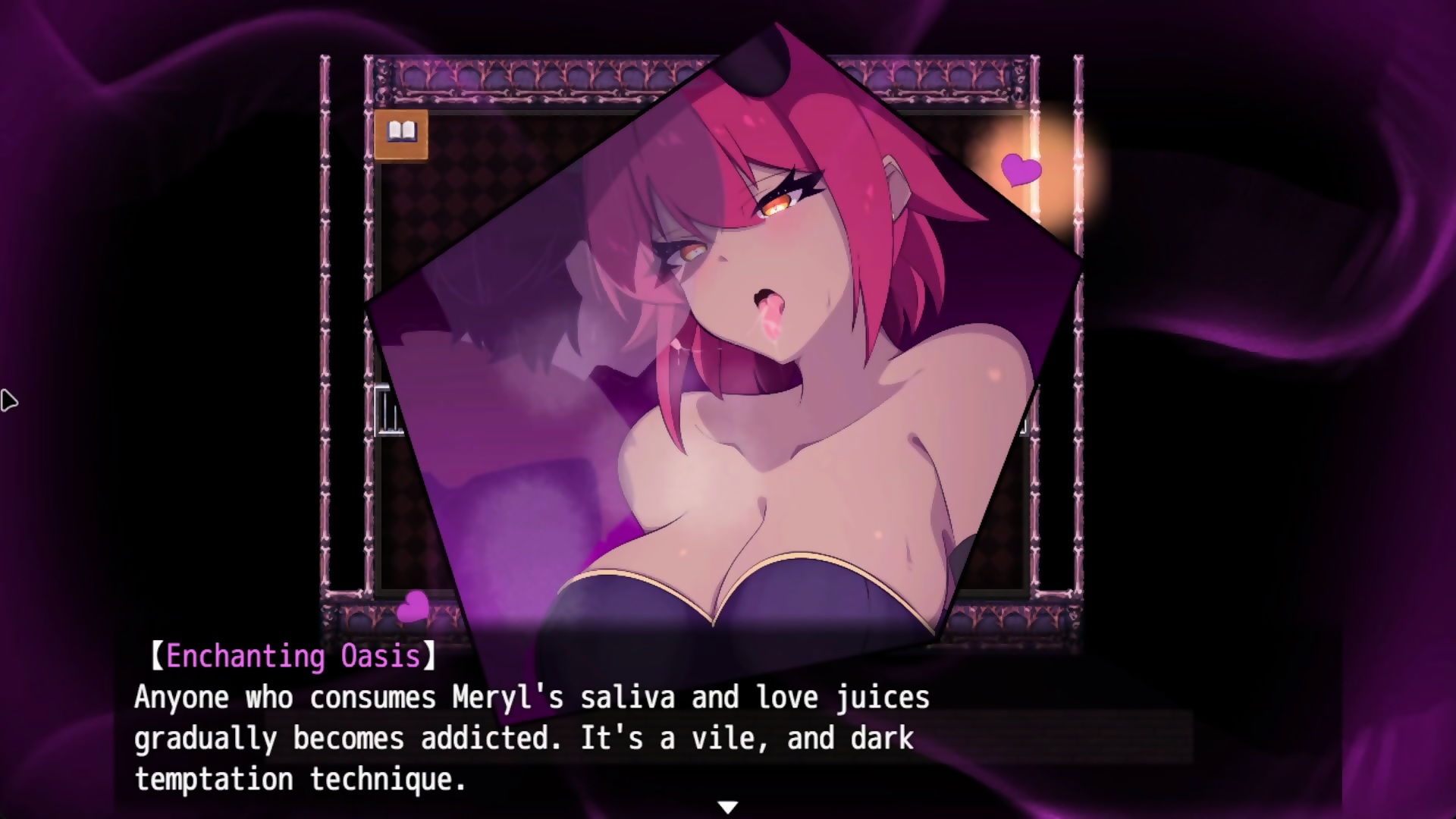Advance dialogue with the white down arrow

pos(727,807)
